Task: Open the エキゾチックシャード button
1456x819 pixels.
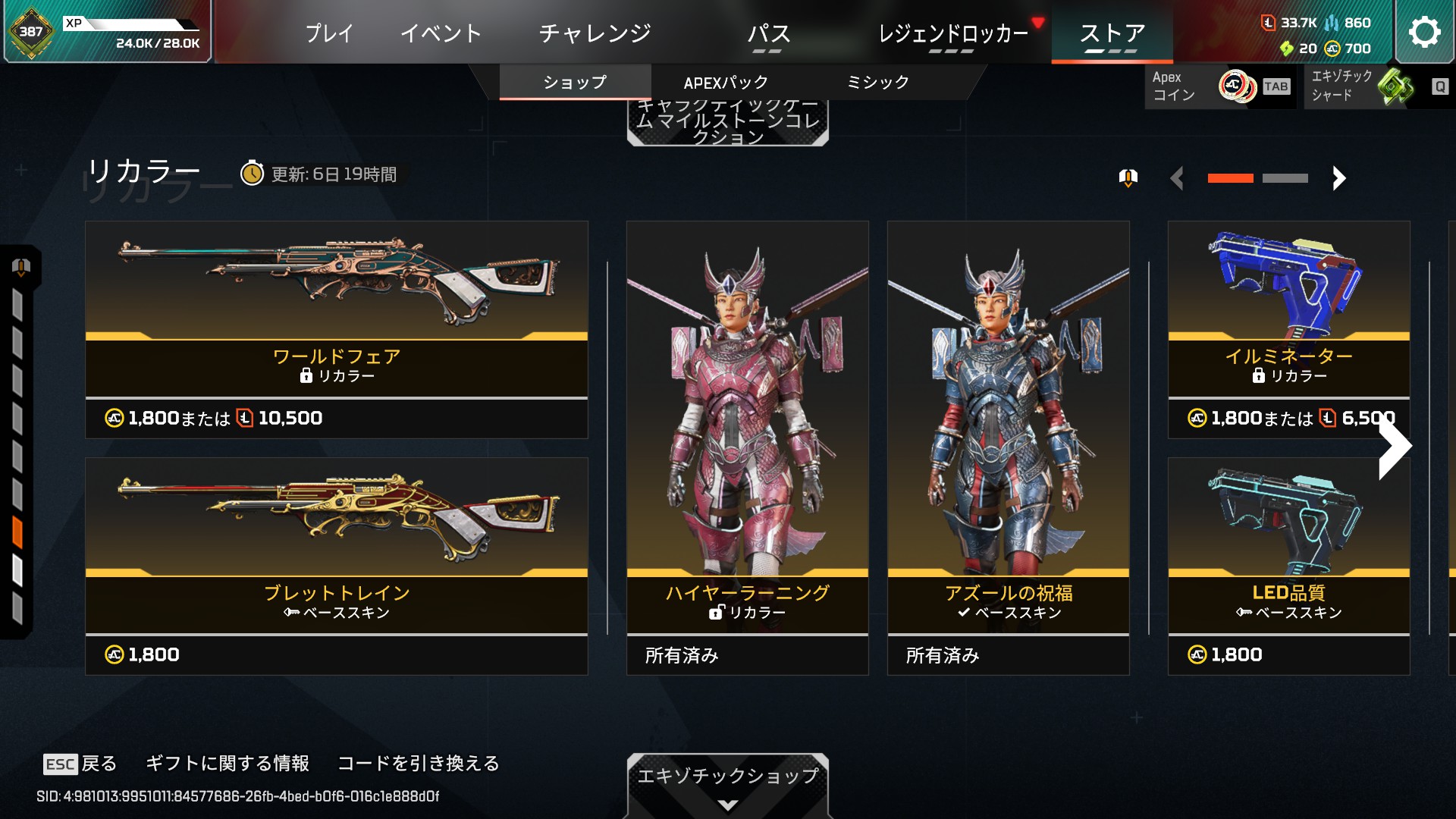Action: pos(1378,86)
